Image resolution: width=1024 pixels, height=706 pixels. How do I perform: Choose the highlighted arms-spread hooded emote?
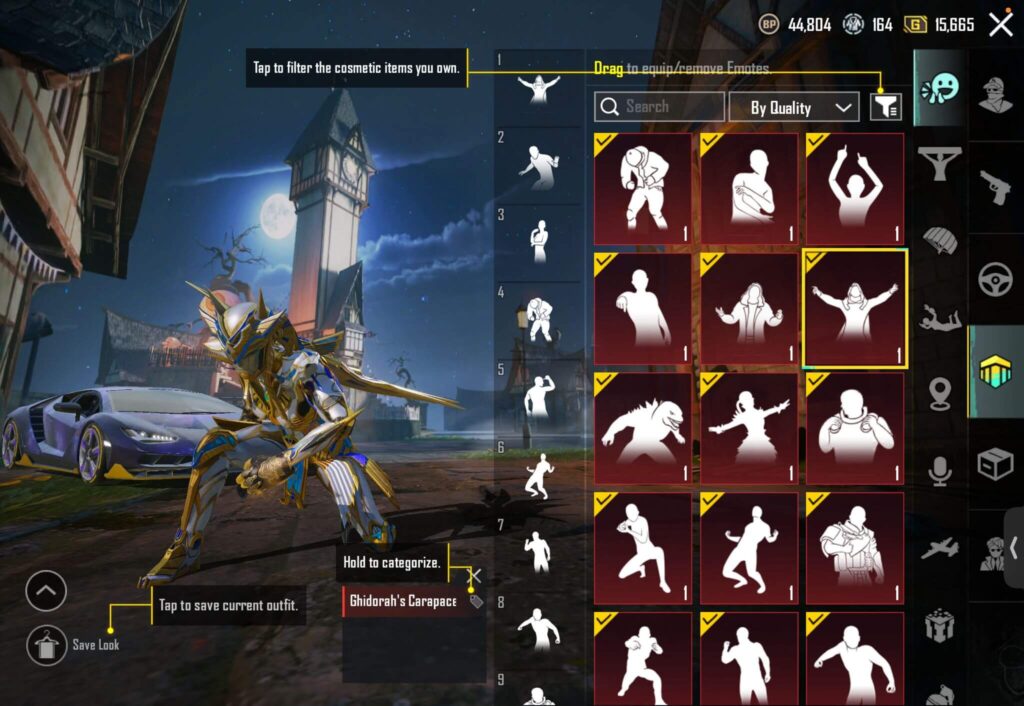pyautogui.click(x=855, y=309)
